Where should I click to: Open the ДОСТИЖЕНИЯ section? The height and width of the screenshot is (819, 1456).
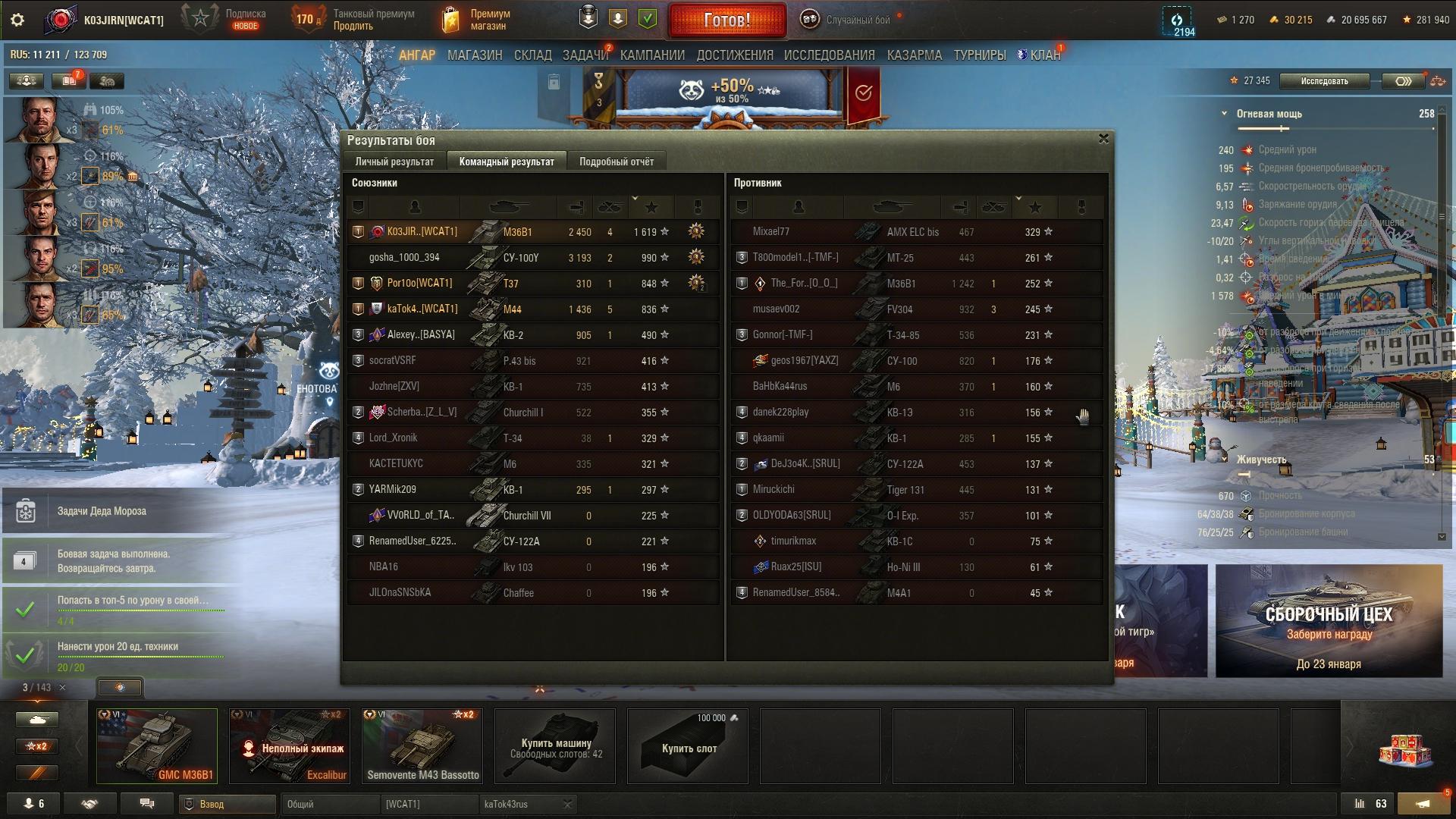(734, 55)
